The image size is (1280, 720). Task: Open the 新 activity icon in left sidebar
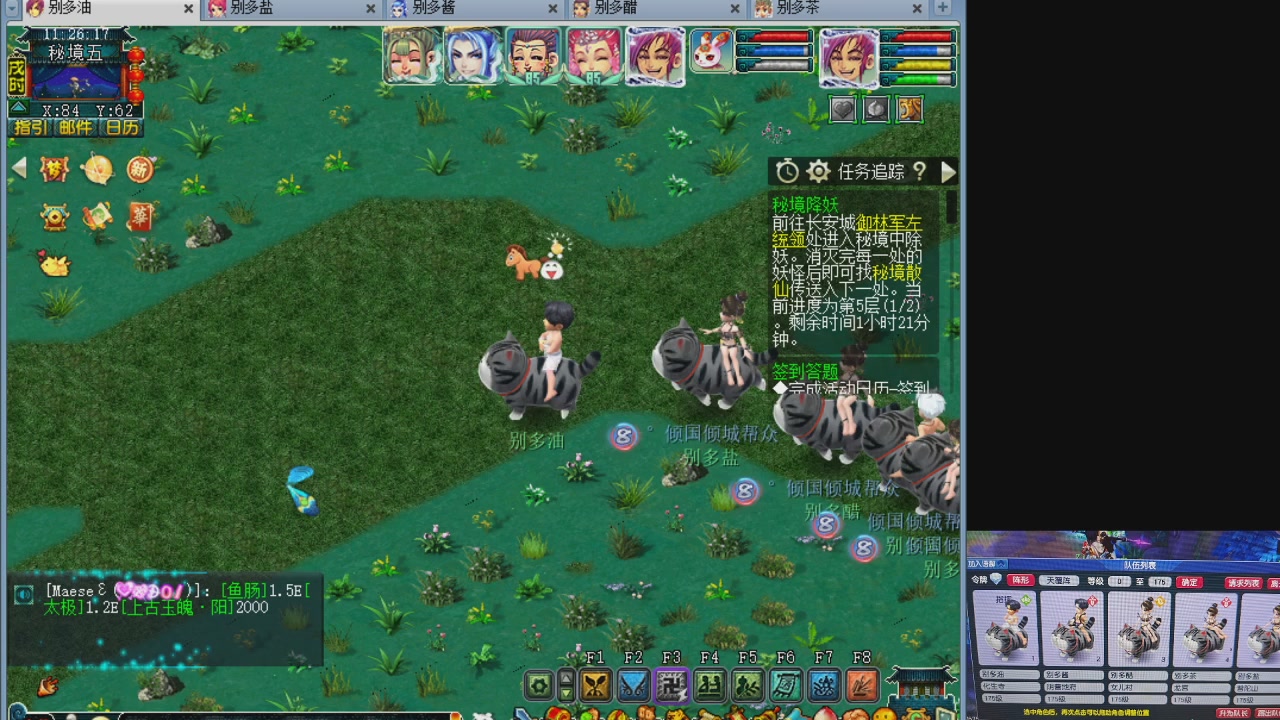(139, 170)
